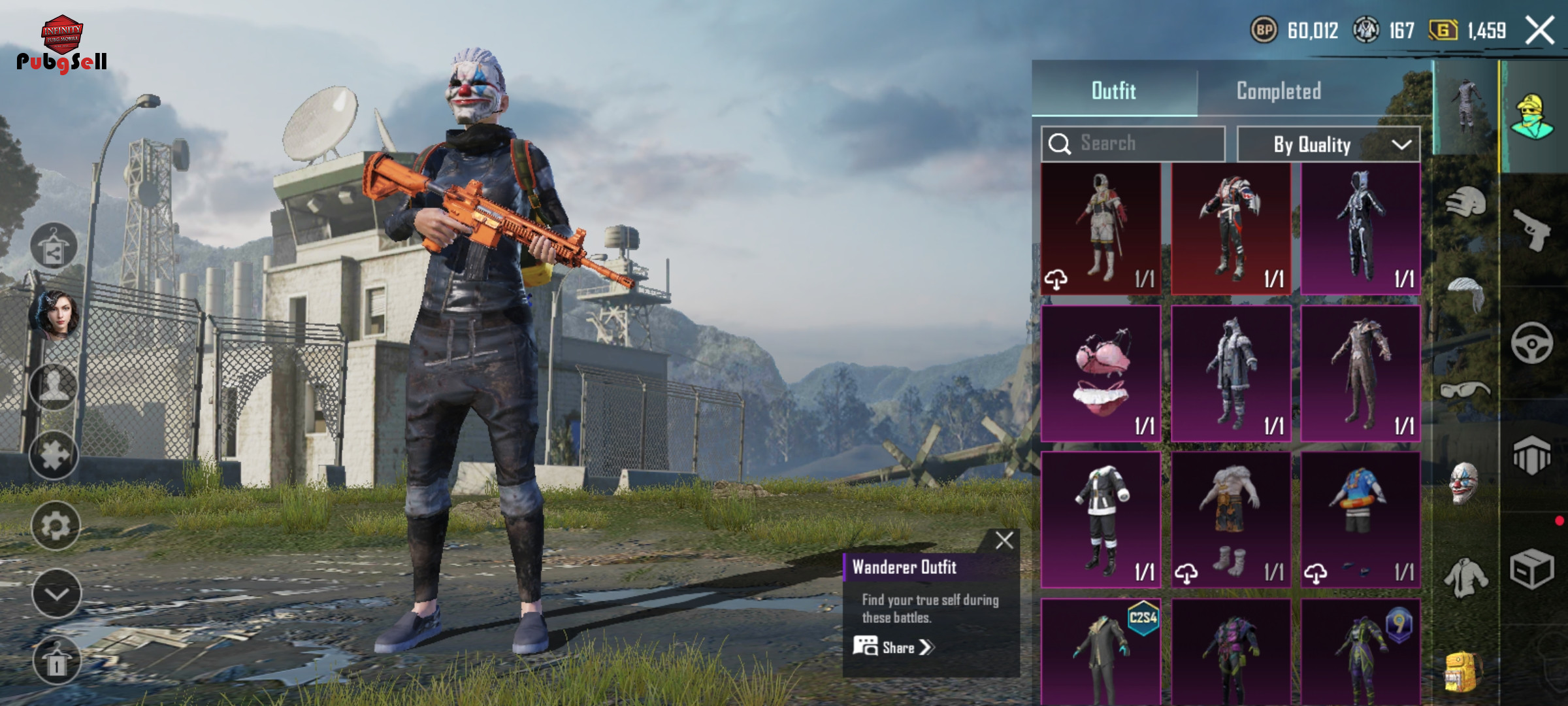1568x706 pixels.
Task: Close the inventory screen
Action: click(x=1539, y=30)
